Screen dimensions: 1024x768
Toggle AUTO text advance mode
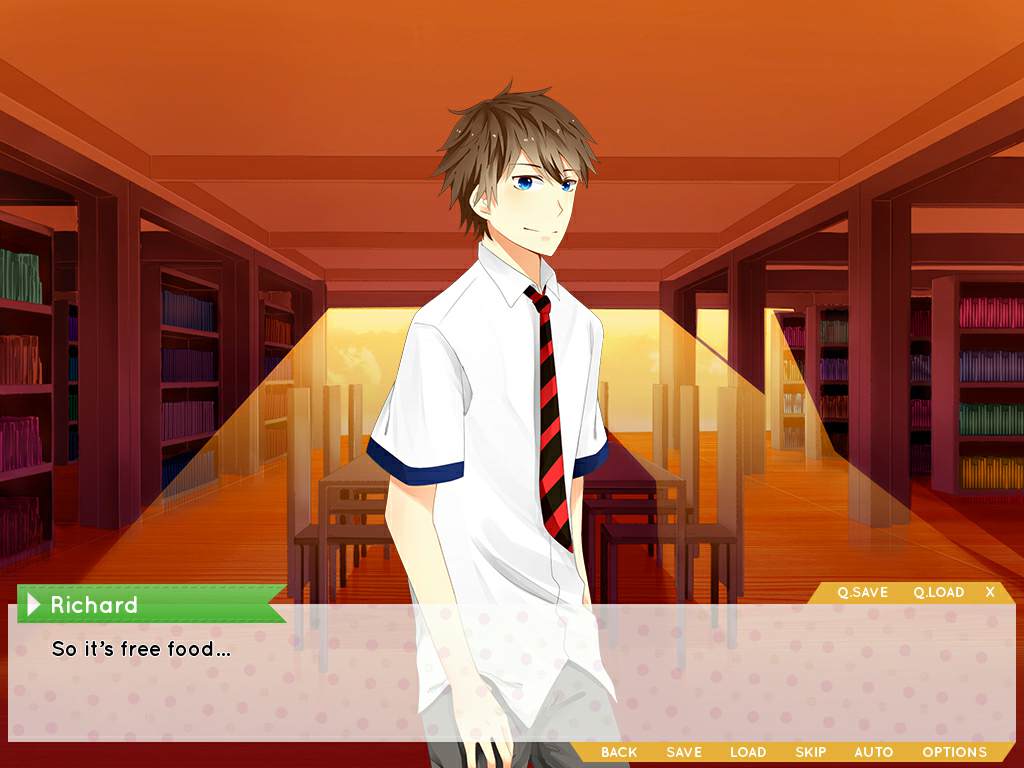[x=873, y=752]
